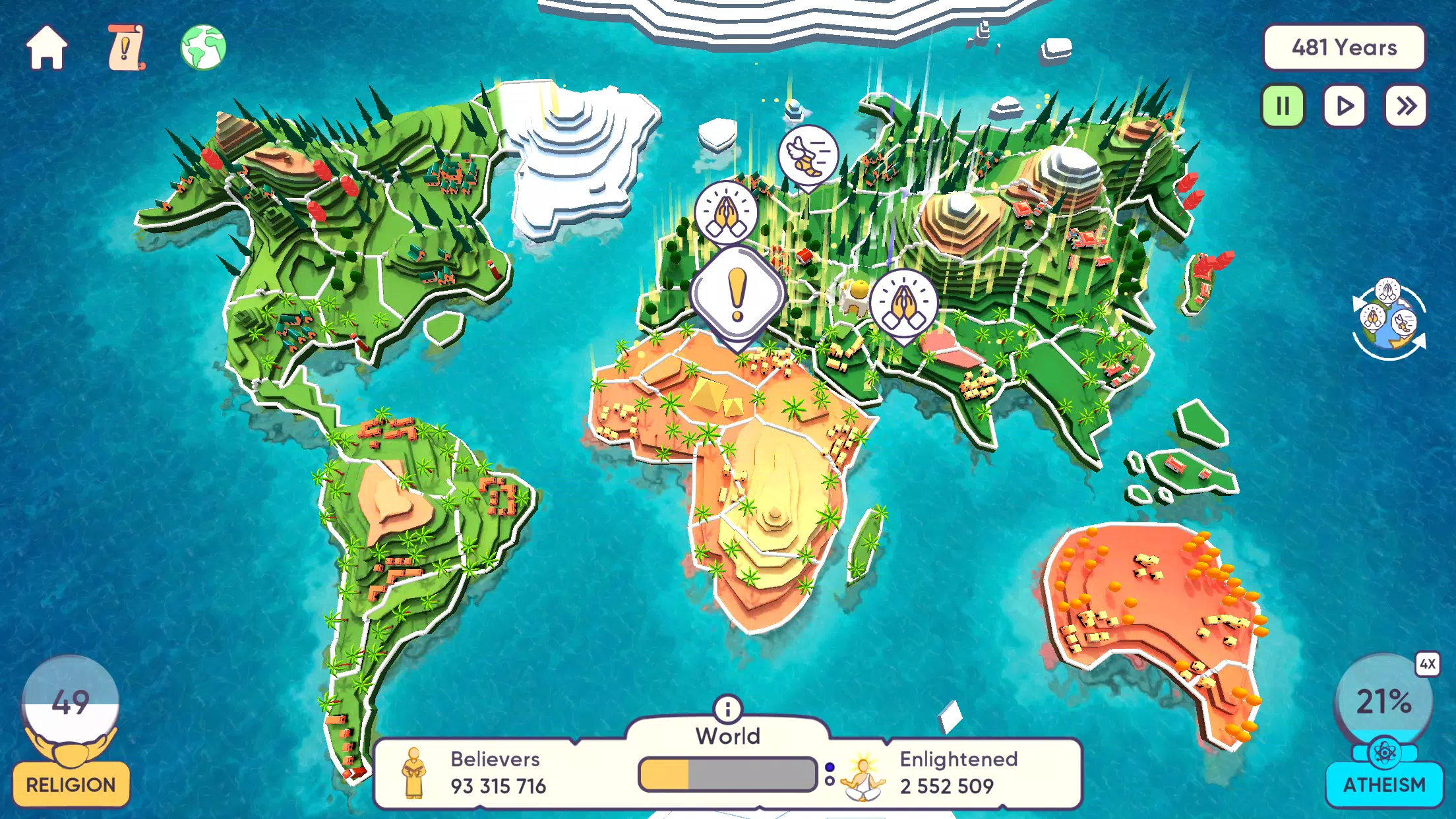1456x819 pixels.
Task: Click the Home icon
Action: [46, 46]
